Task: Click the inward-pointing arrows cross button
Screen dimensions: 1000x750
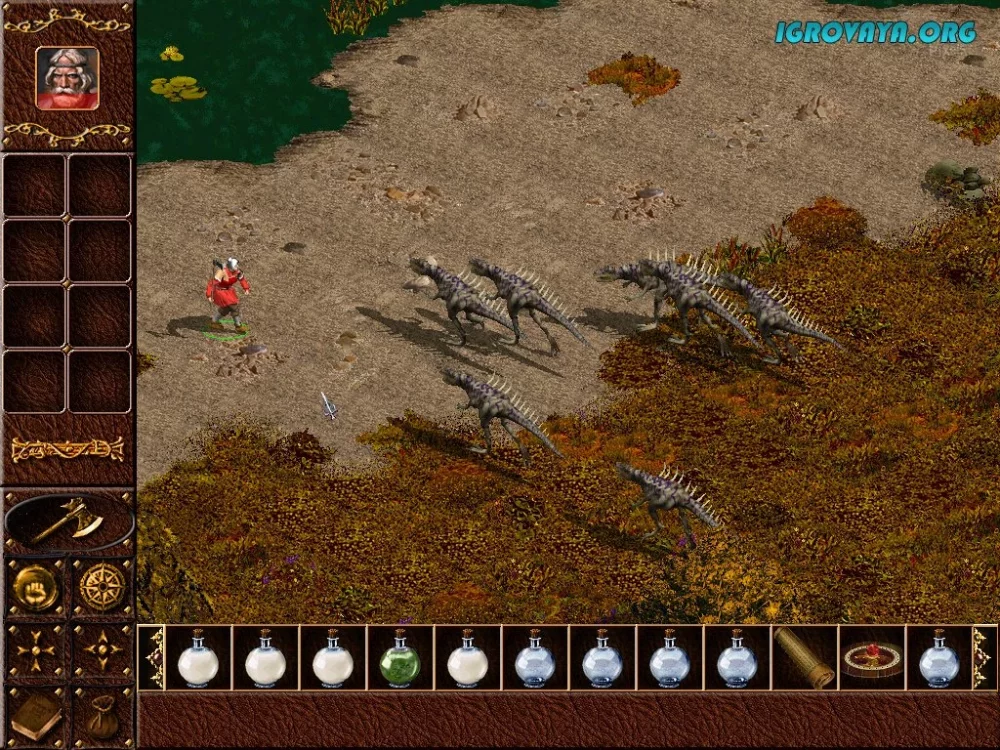Action: tap(35, 651)
